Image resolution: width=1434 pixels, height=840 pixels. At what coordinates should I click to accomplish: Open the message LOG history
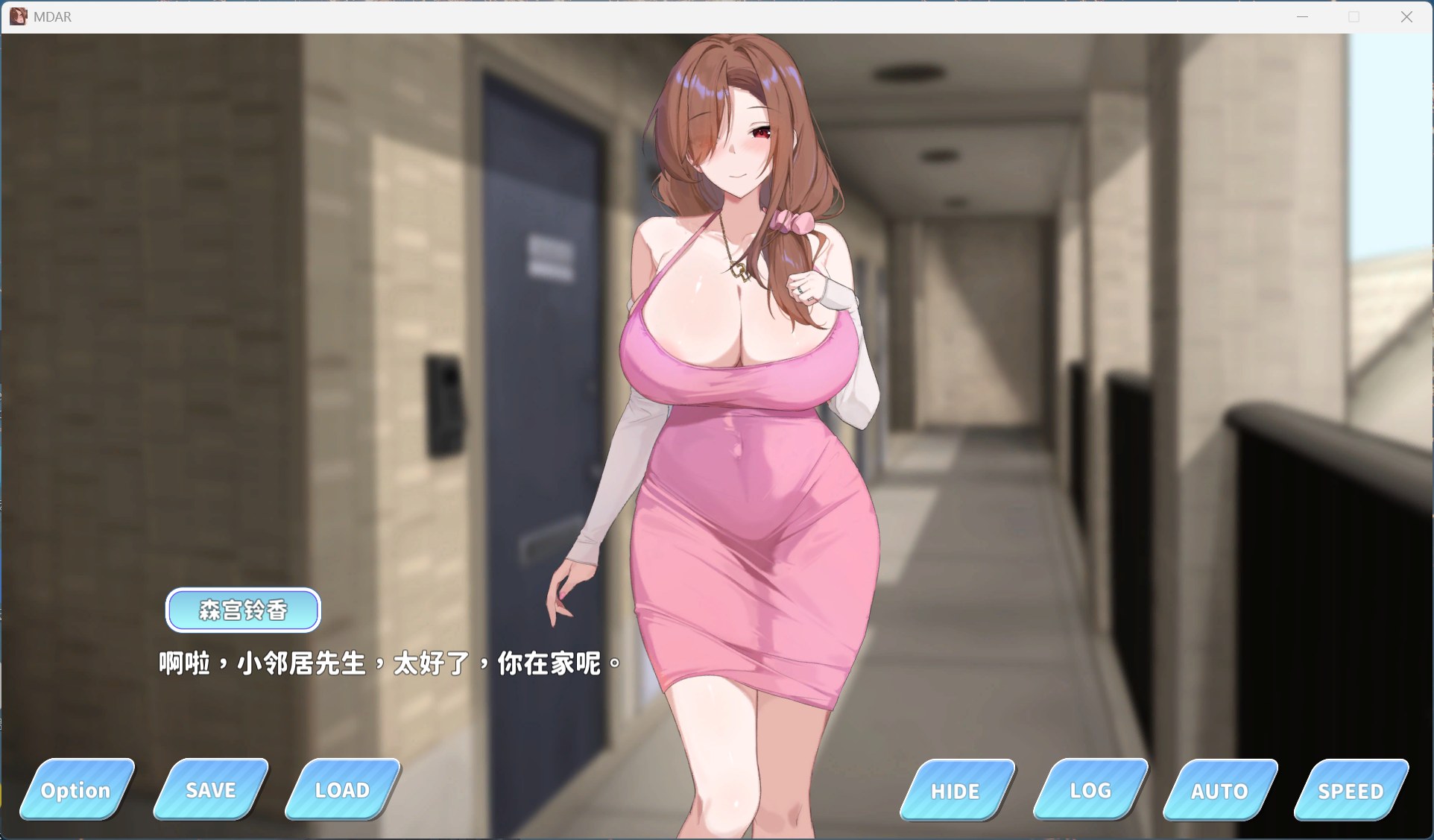1089,792
